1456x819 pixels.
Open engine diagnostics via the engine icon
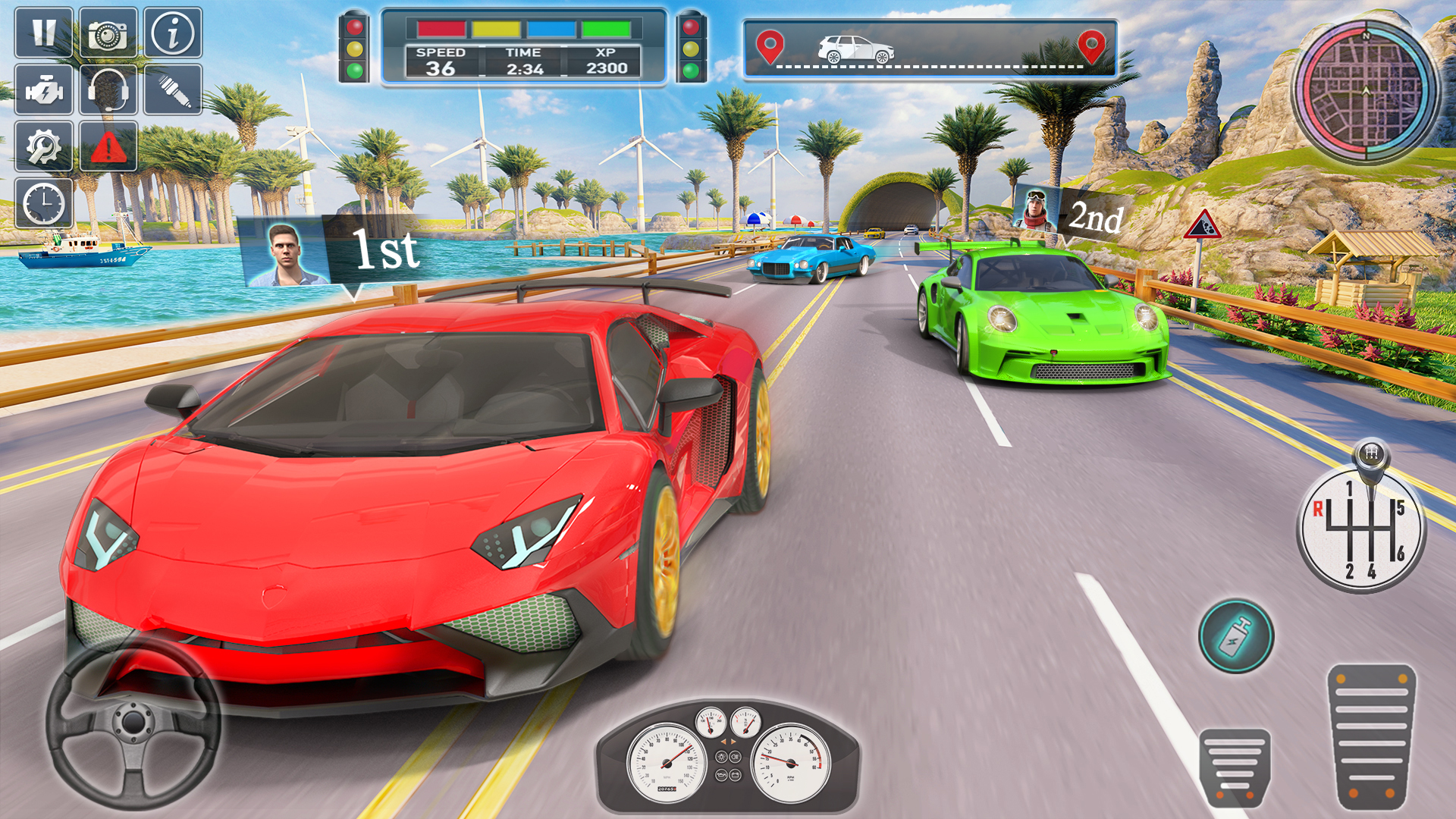43,90
